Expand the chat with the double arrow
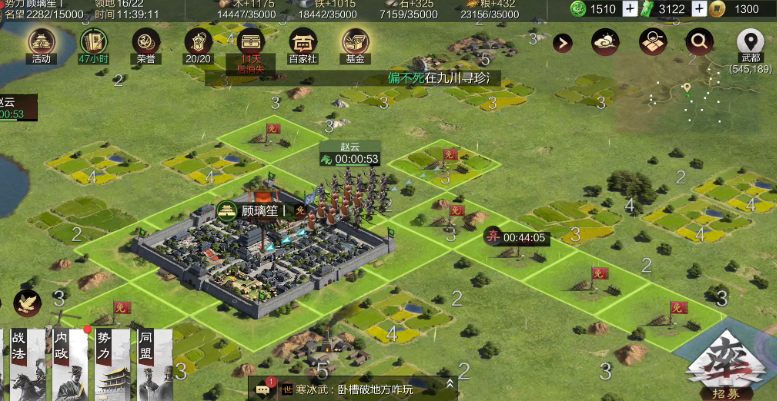This screenshot has height=401, width=777. (451, 383)
